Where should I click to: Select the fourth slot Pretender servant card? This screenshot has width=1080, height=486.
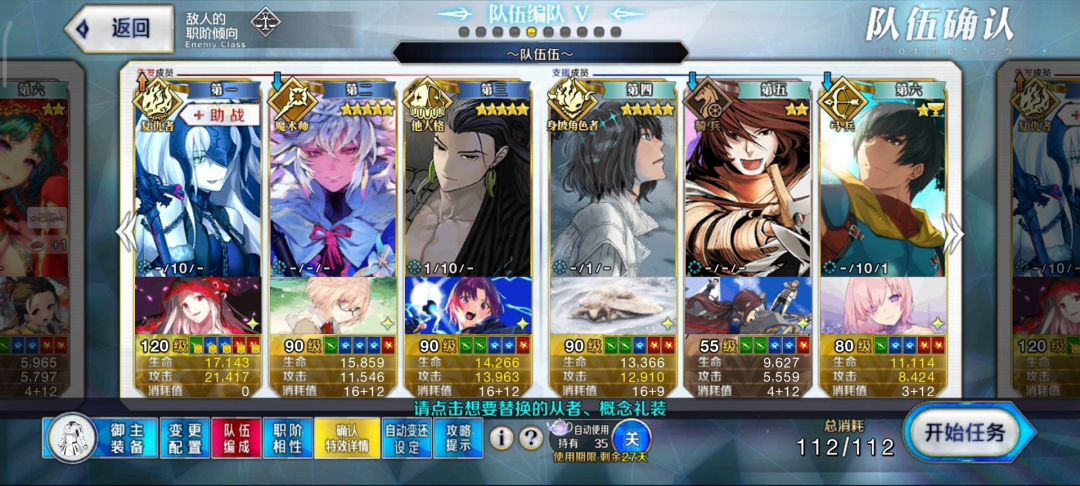tap(611, 190)
